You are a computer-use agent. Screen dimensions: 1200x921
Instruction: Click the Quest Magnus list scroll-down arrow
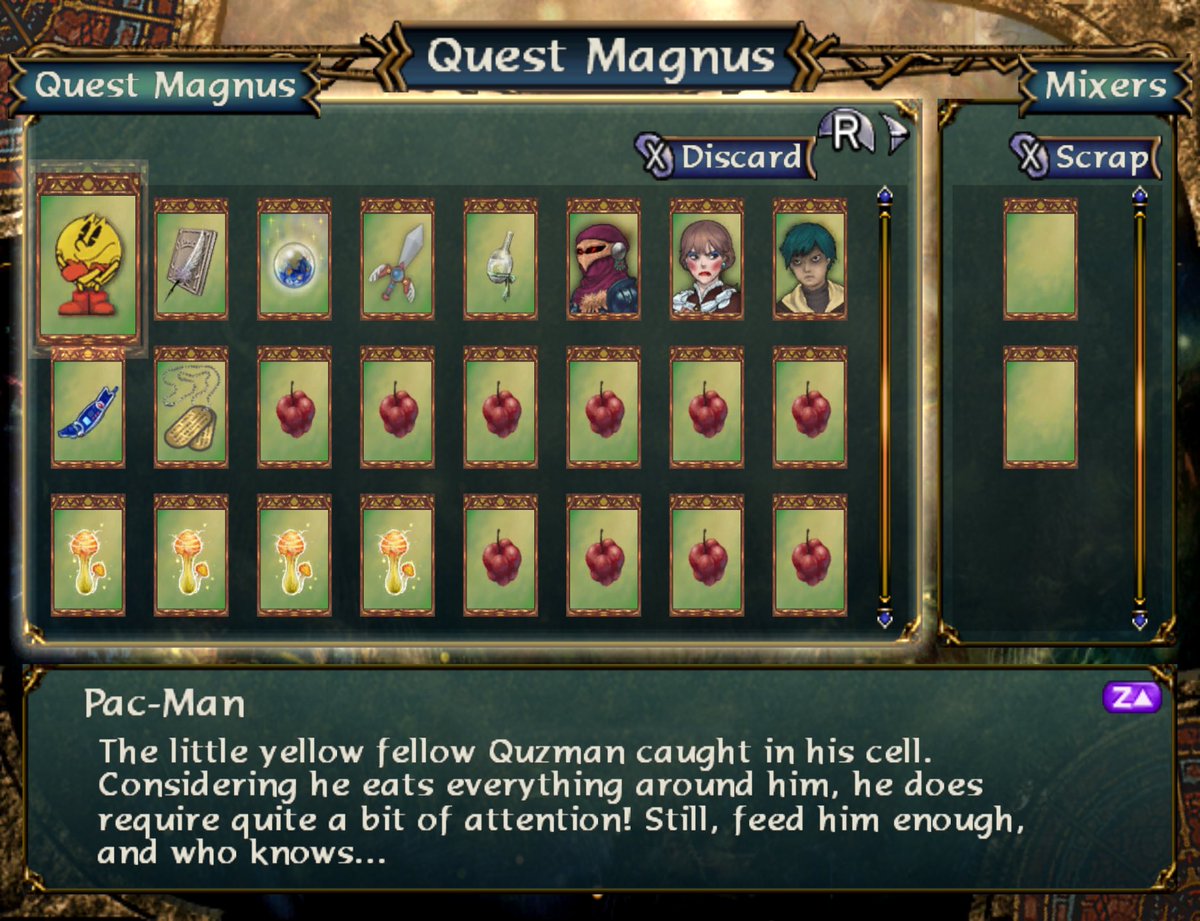click(x=884, y=618)
